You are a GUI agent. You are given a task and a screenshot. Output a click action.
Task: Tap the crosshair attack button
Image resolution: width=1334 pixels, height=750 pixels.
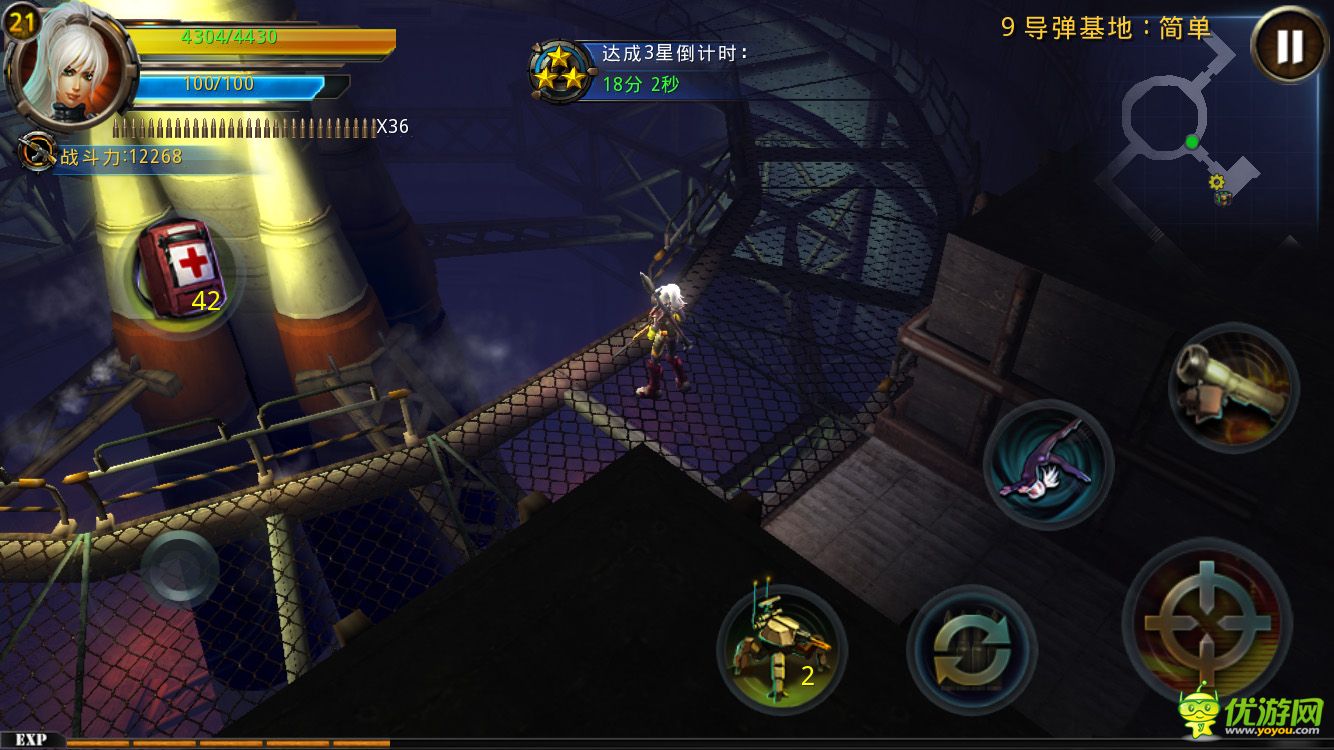1207,623
